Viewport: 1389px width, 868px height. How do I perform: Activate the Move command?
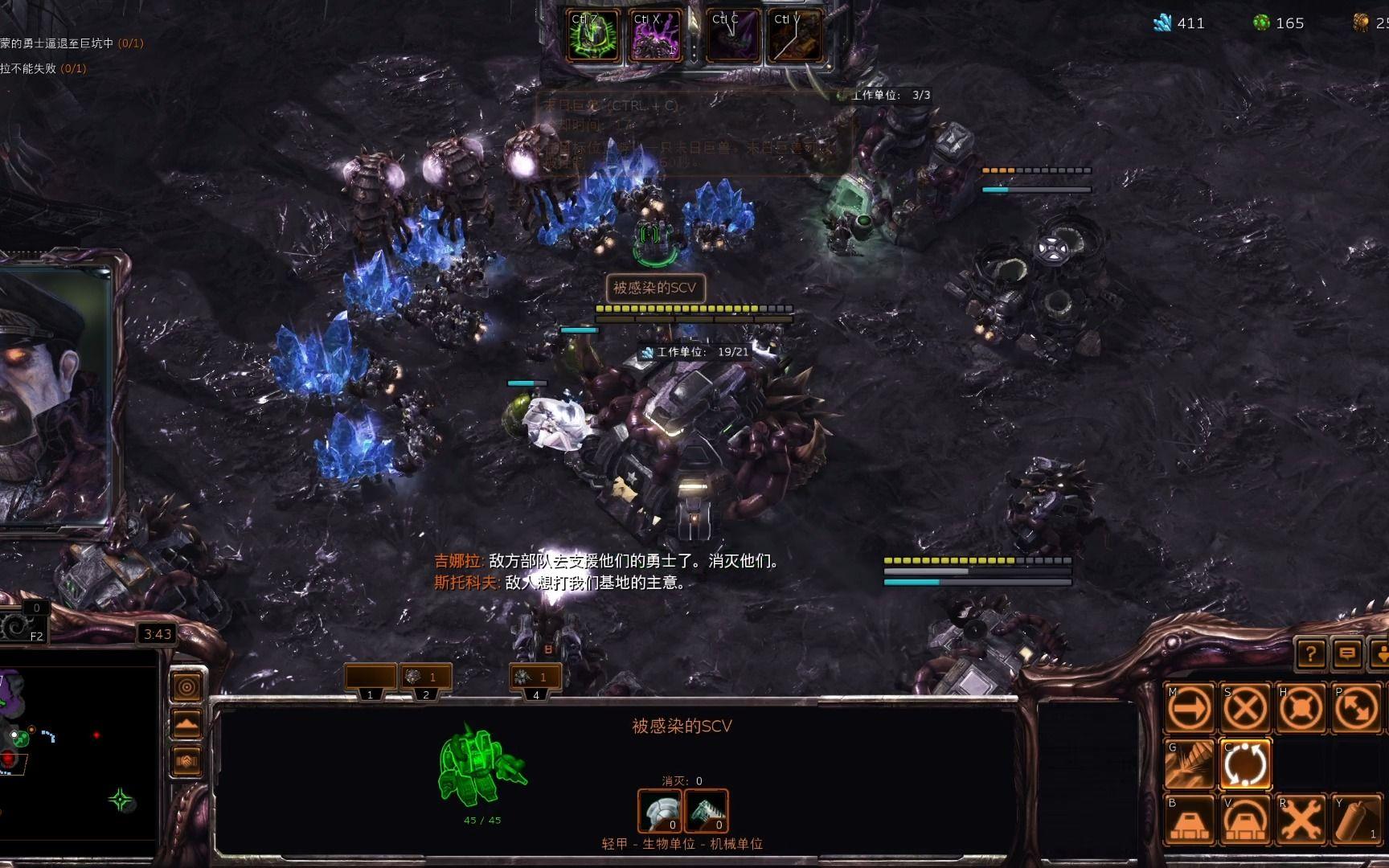point(1190,708)
